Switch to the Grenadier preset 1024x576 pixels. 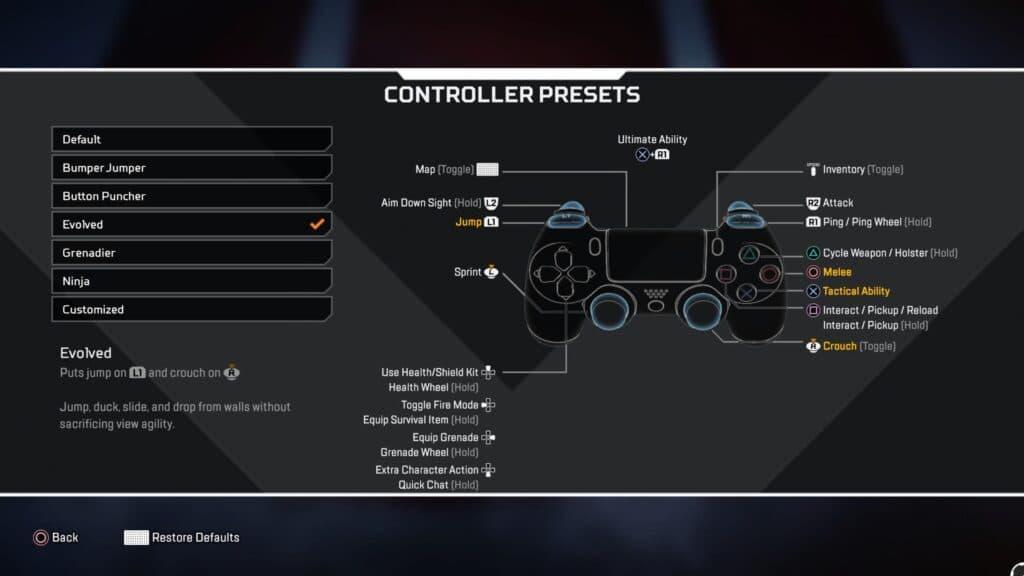pyautogui.click(x=191, y=253)
